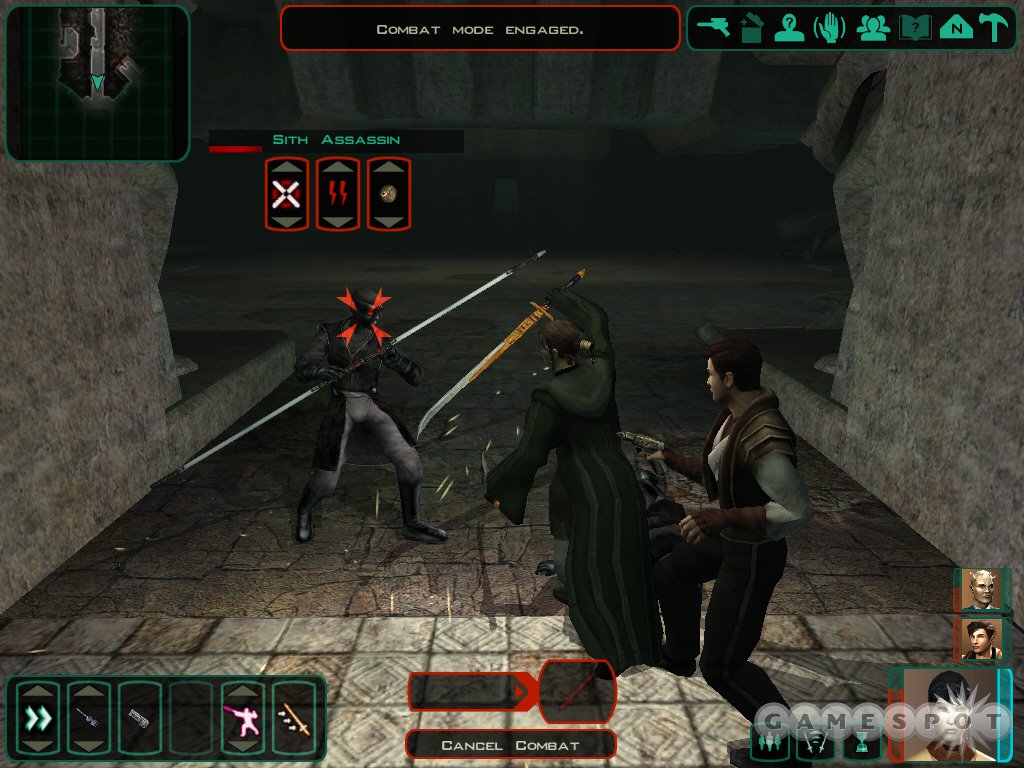Swap weapon set using the sword icon
Screen dimensions: 1024x768
click(293, 718)
